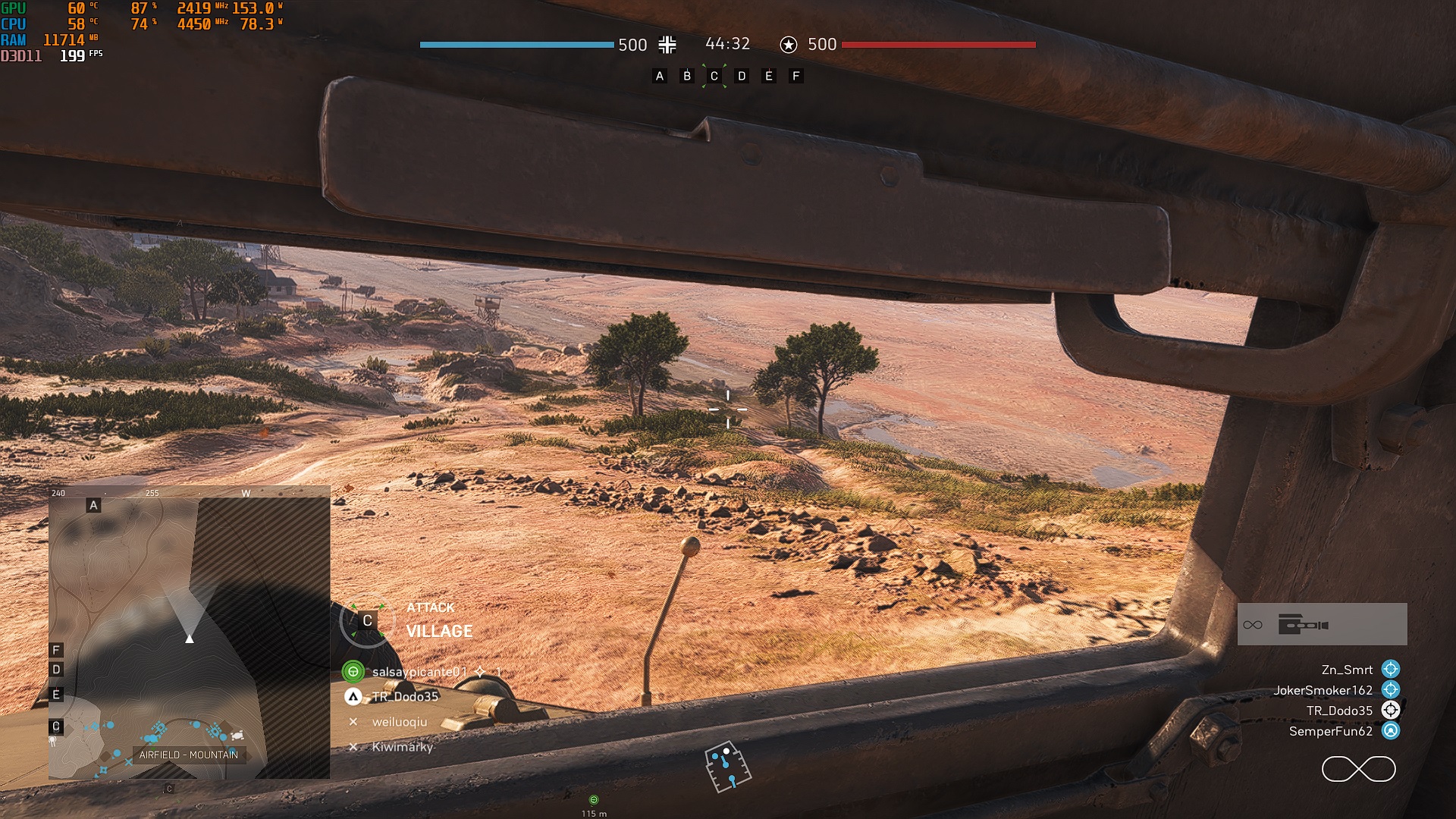Select objective flag B in the top bar

click(687, 76)
